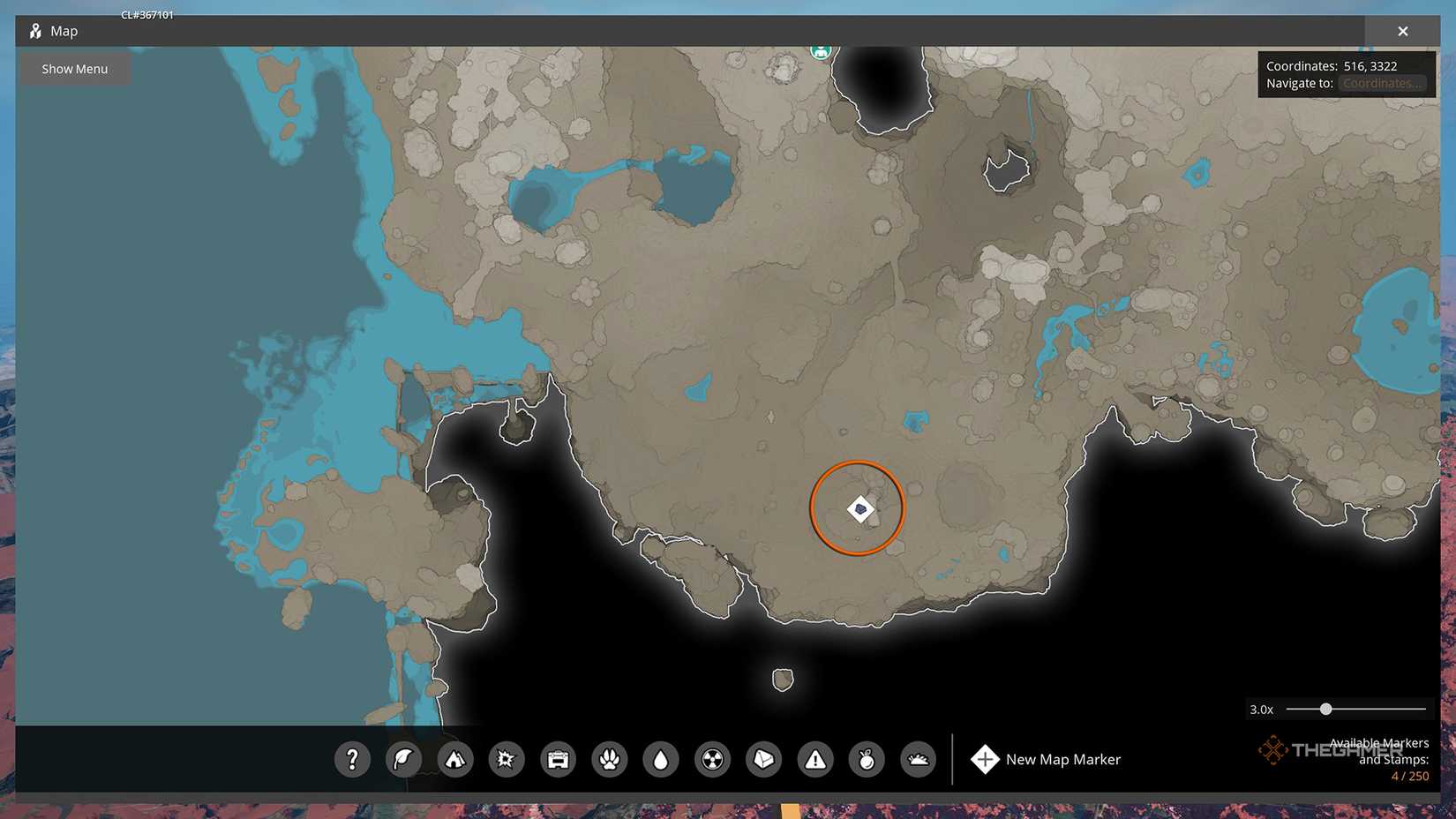Choose the tent stamp icon
Screen dimensions: 1456x819
pos(455,759)
